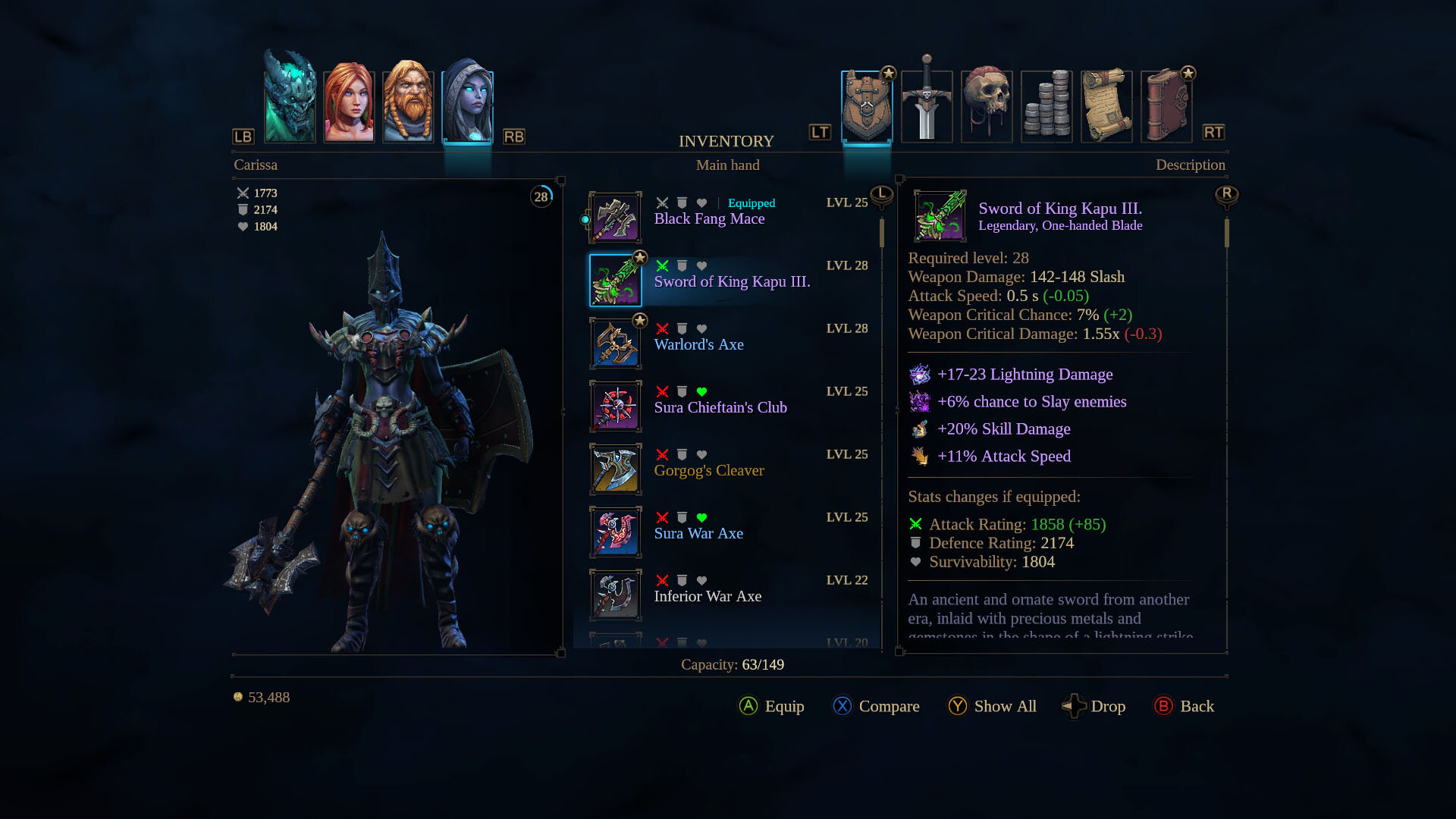Select the hooded blue-eyed Carissa portrait

coord(467,103)
